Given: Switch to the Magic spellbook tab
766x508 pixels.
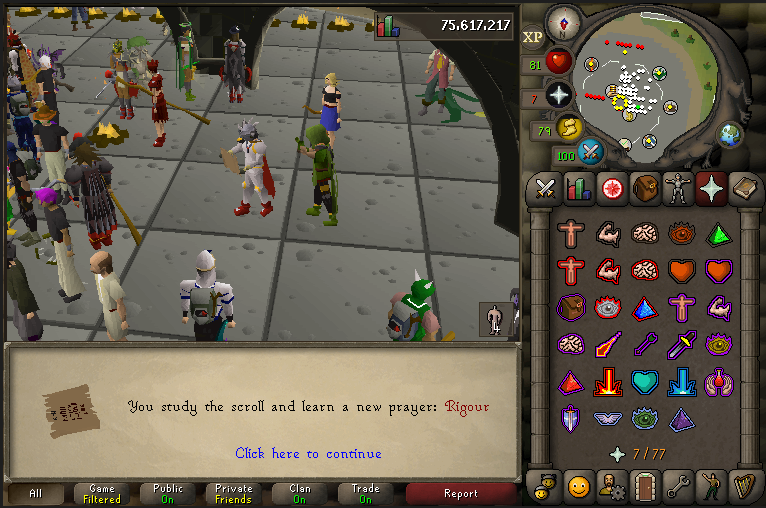Looking at the screenshot, I should (745, 188).
